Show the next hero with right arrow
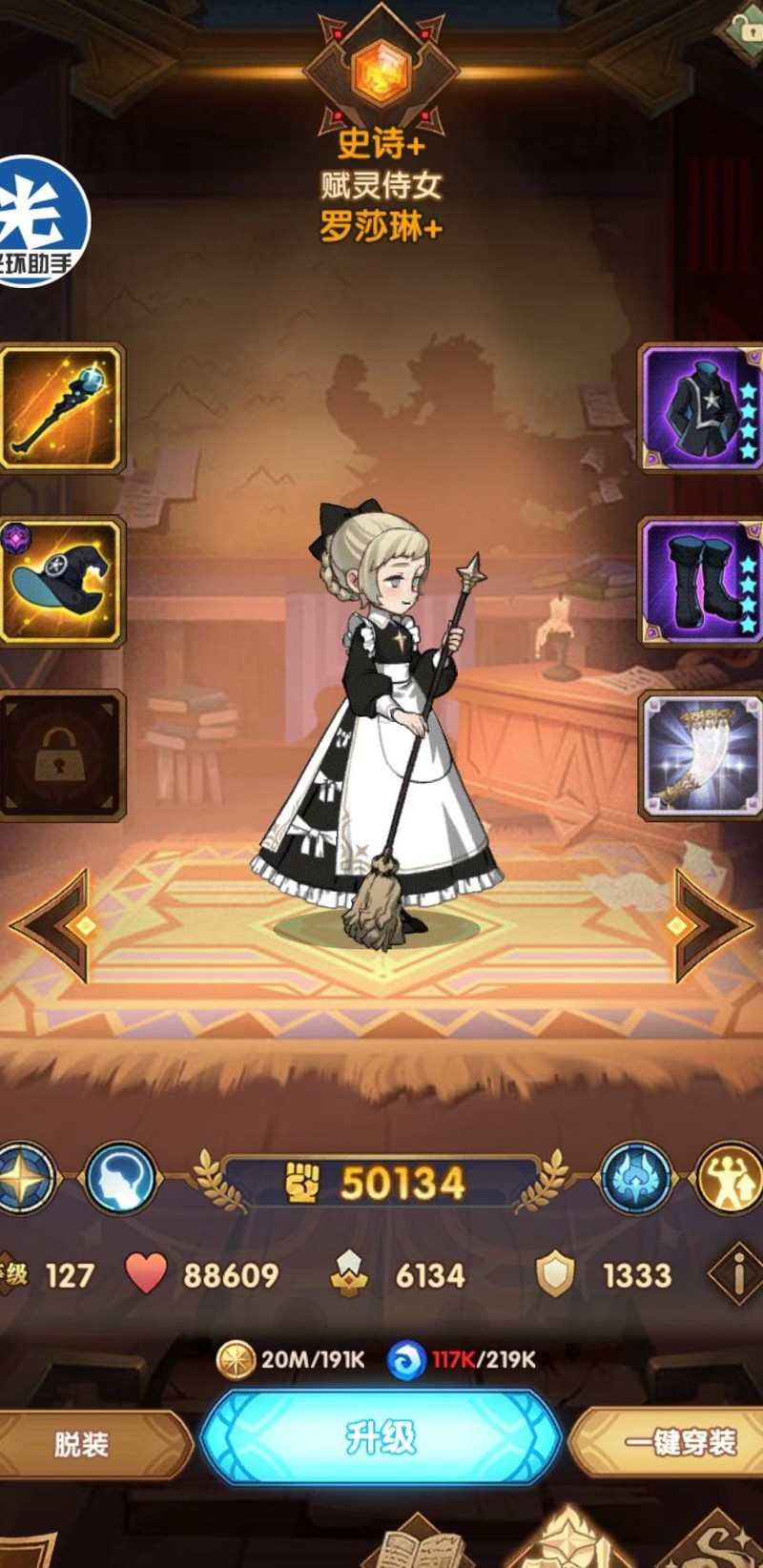This screenshot has height=1568, width=763. click(x=708, y=924)
